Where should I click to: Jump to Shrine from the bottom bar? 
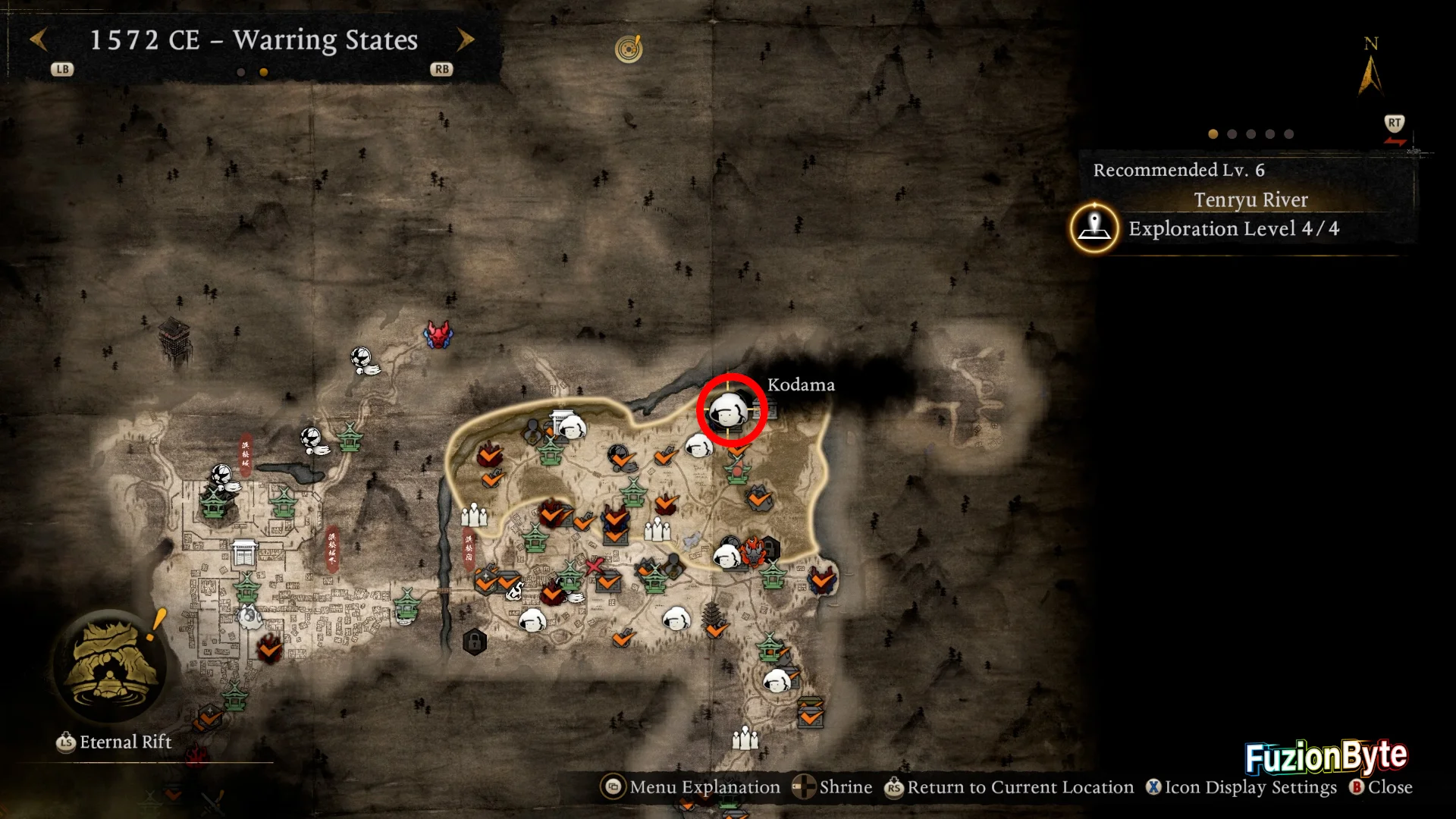[x=833, y=787]
